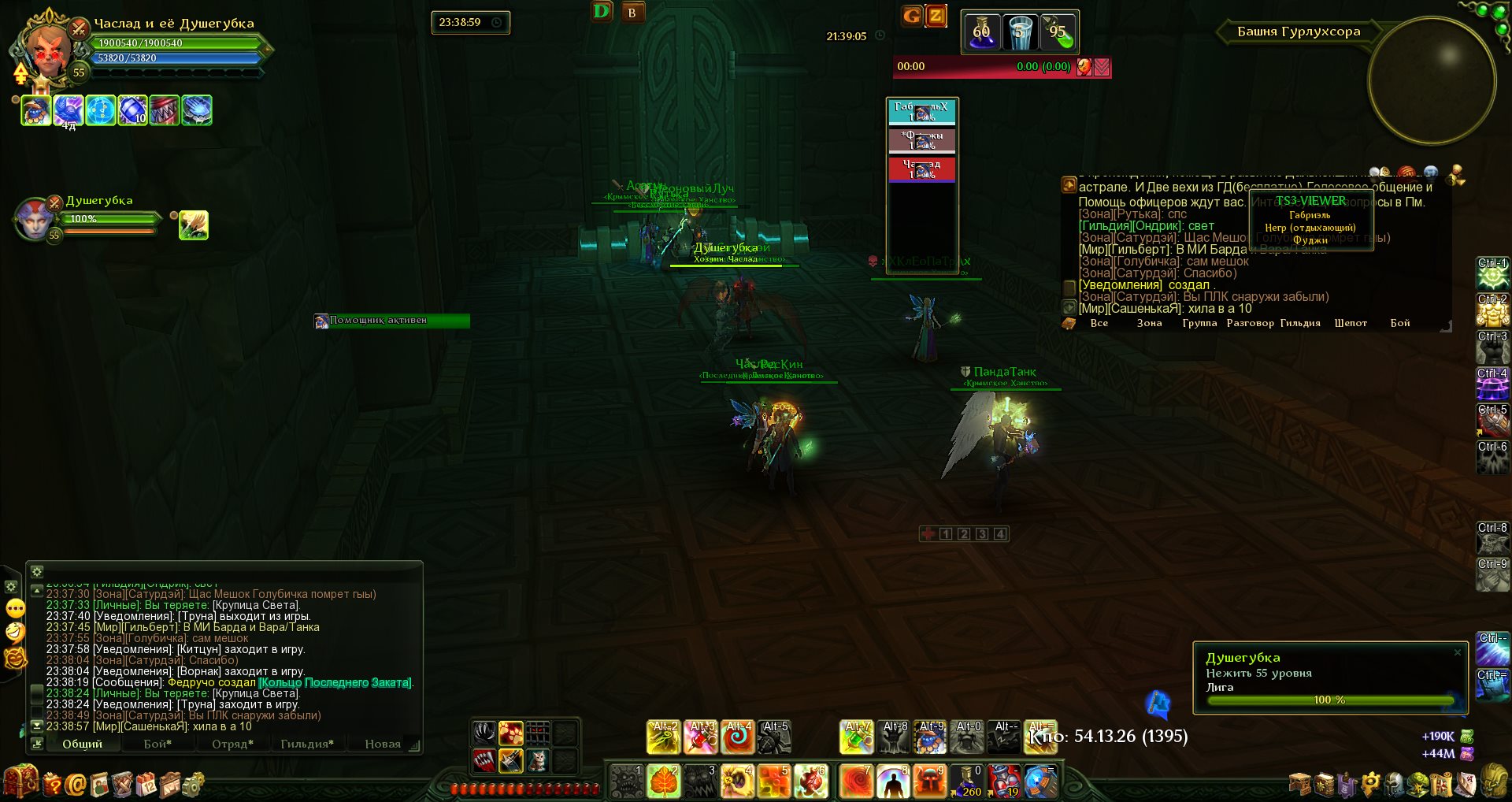The image size is (1512, 802).
Task: Click the Башня Гурлухсора minimap
Action: pos(1432,80)
